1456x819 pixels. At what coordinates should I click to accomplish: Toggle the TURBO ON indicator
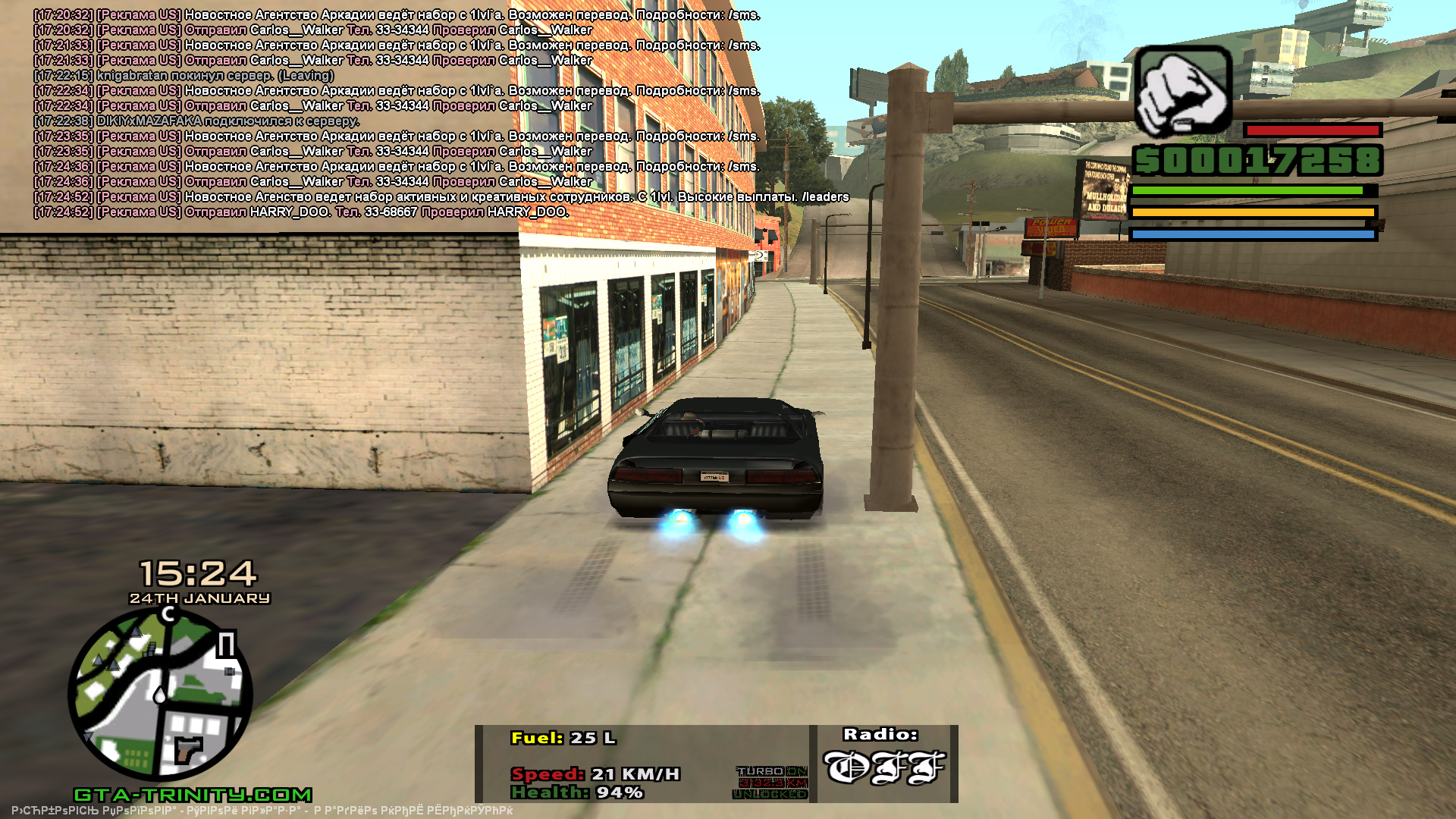[x=771, y=771]
